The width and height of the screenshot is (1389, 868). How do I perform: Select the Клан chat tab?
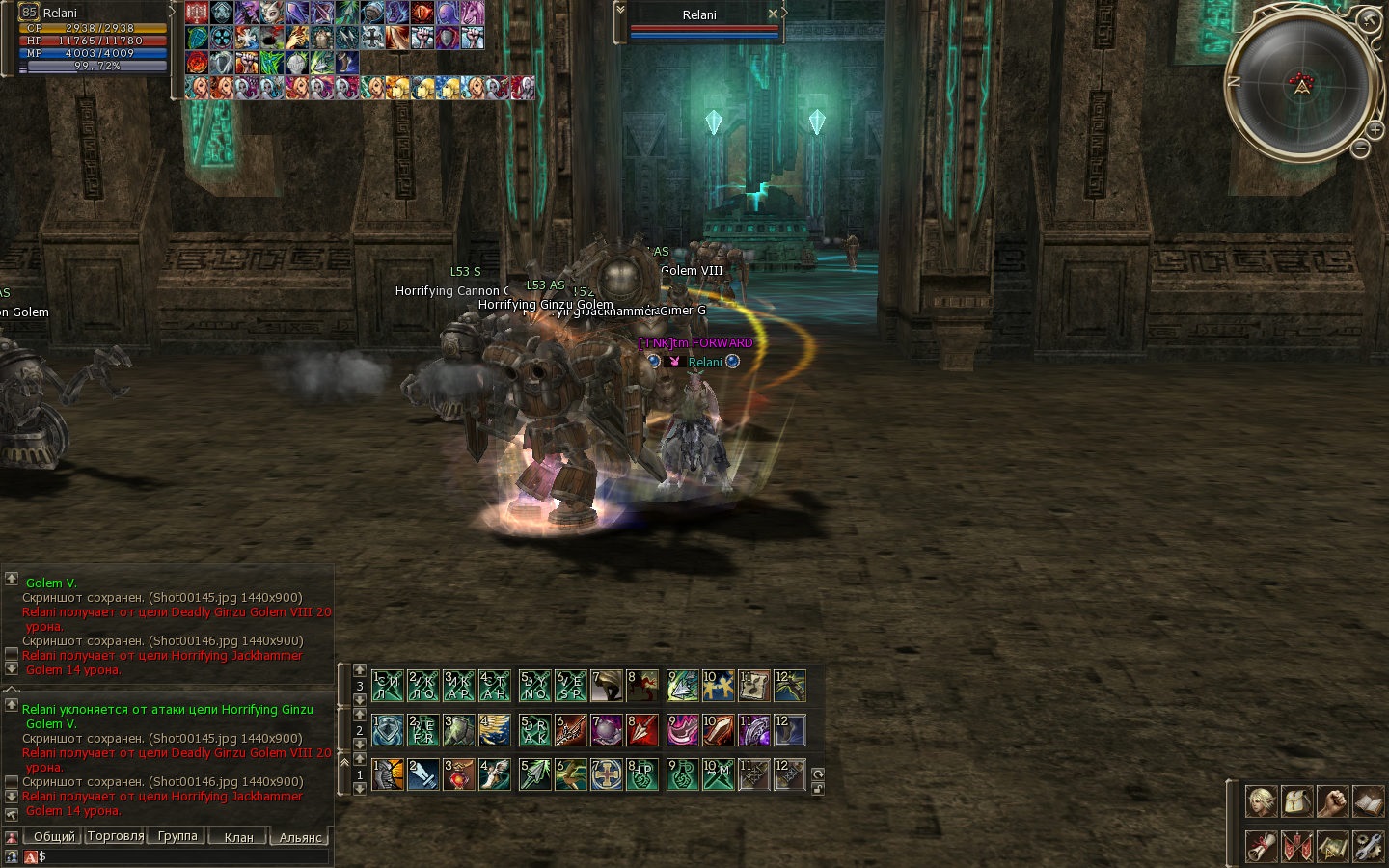[x=238, y=837]
